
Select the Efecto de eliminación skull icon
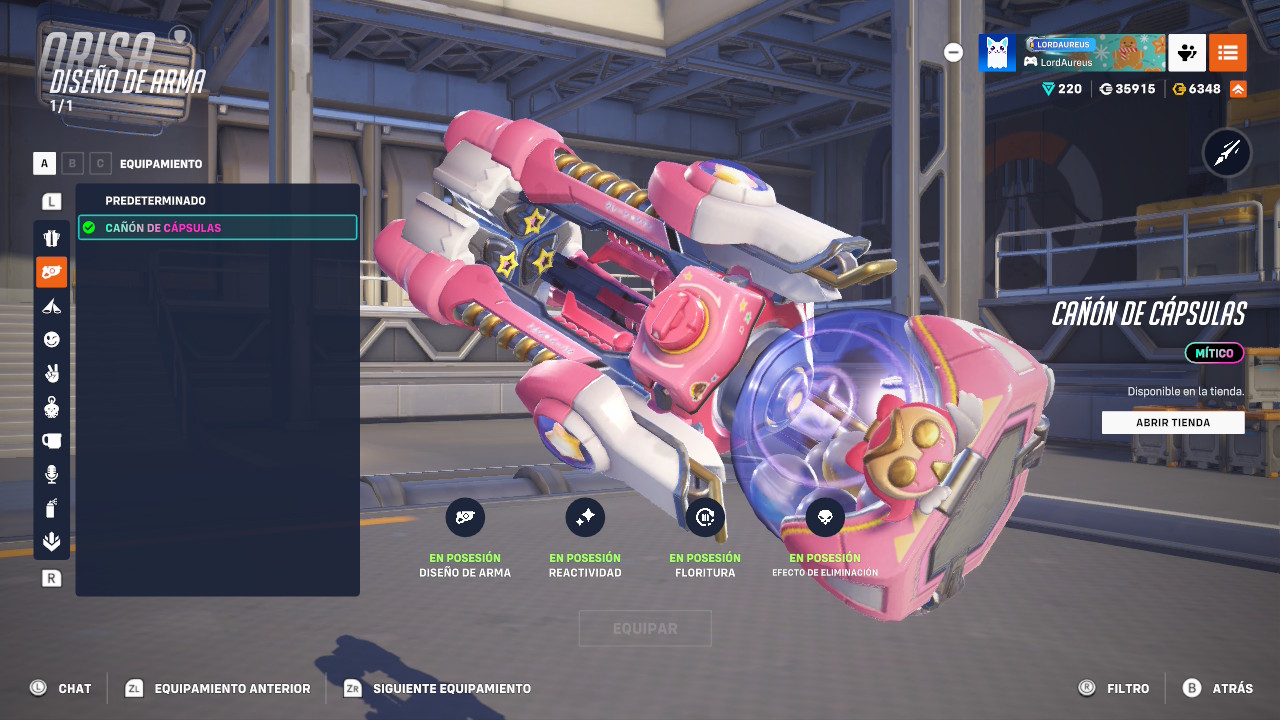click(x=824, y=517)
